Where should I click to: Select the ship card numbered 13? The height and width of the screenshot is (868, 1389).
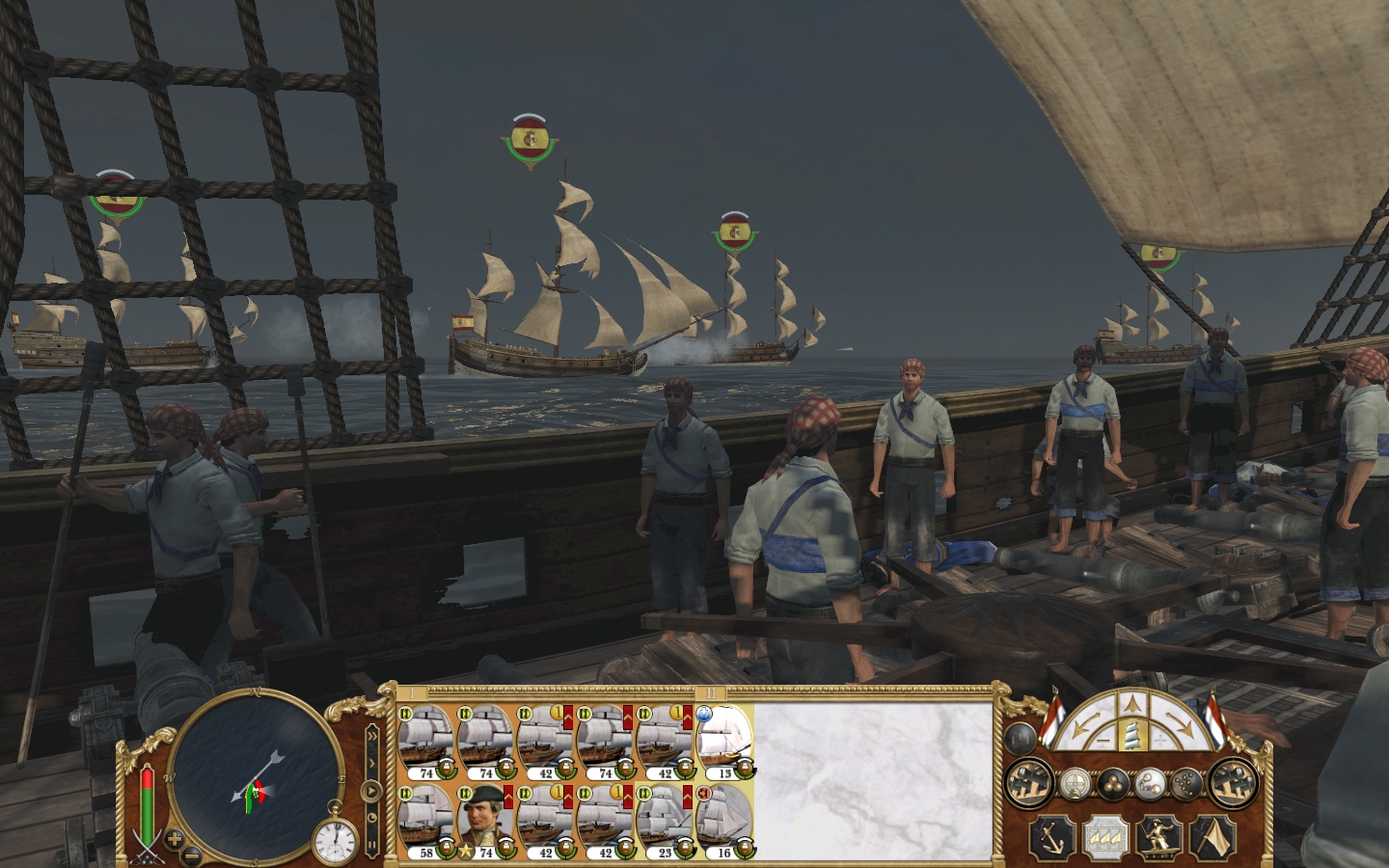point(724,739)
